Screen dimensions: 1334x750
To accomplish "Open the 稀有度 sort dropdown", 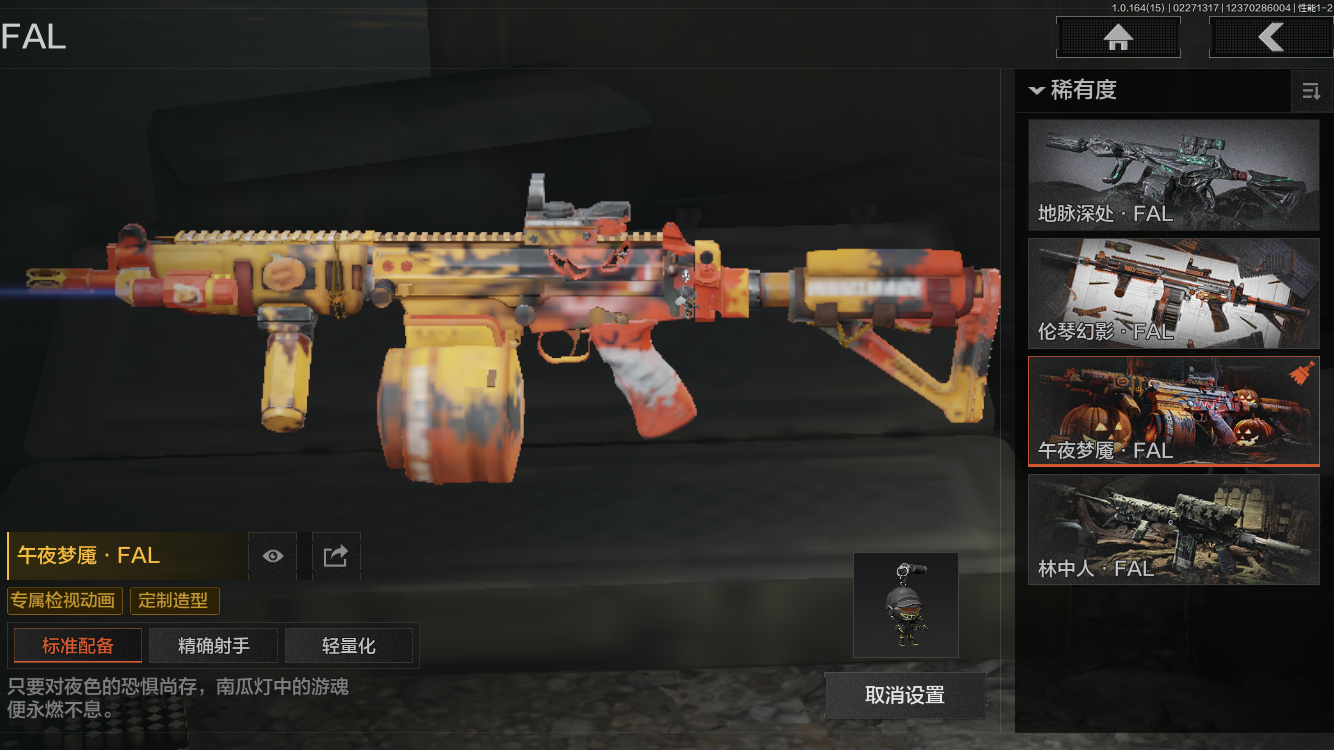I will [x=1072, y=90].
